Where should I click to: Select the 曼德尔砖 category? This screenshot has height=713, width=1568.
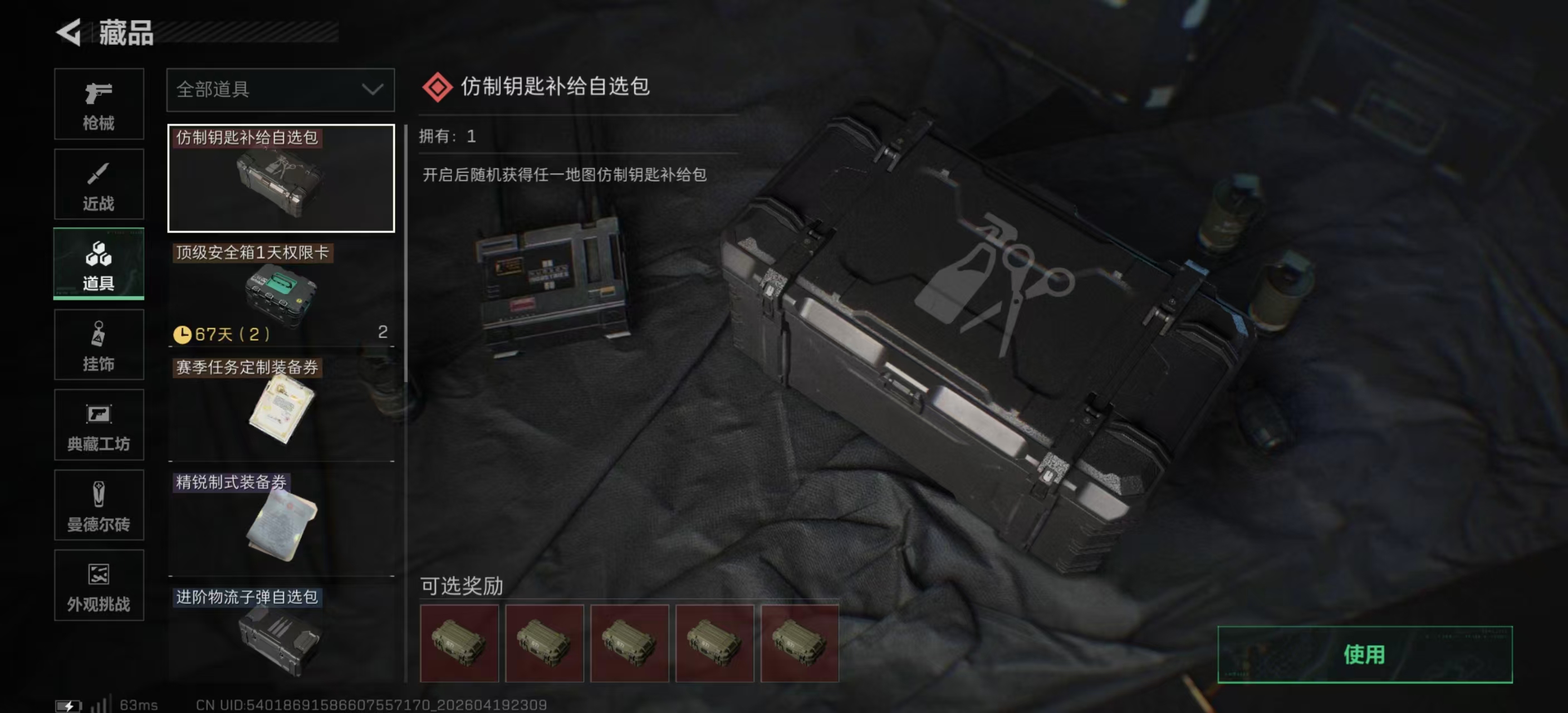pyautogui.click(x=99, y=505)
